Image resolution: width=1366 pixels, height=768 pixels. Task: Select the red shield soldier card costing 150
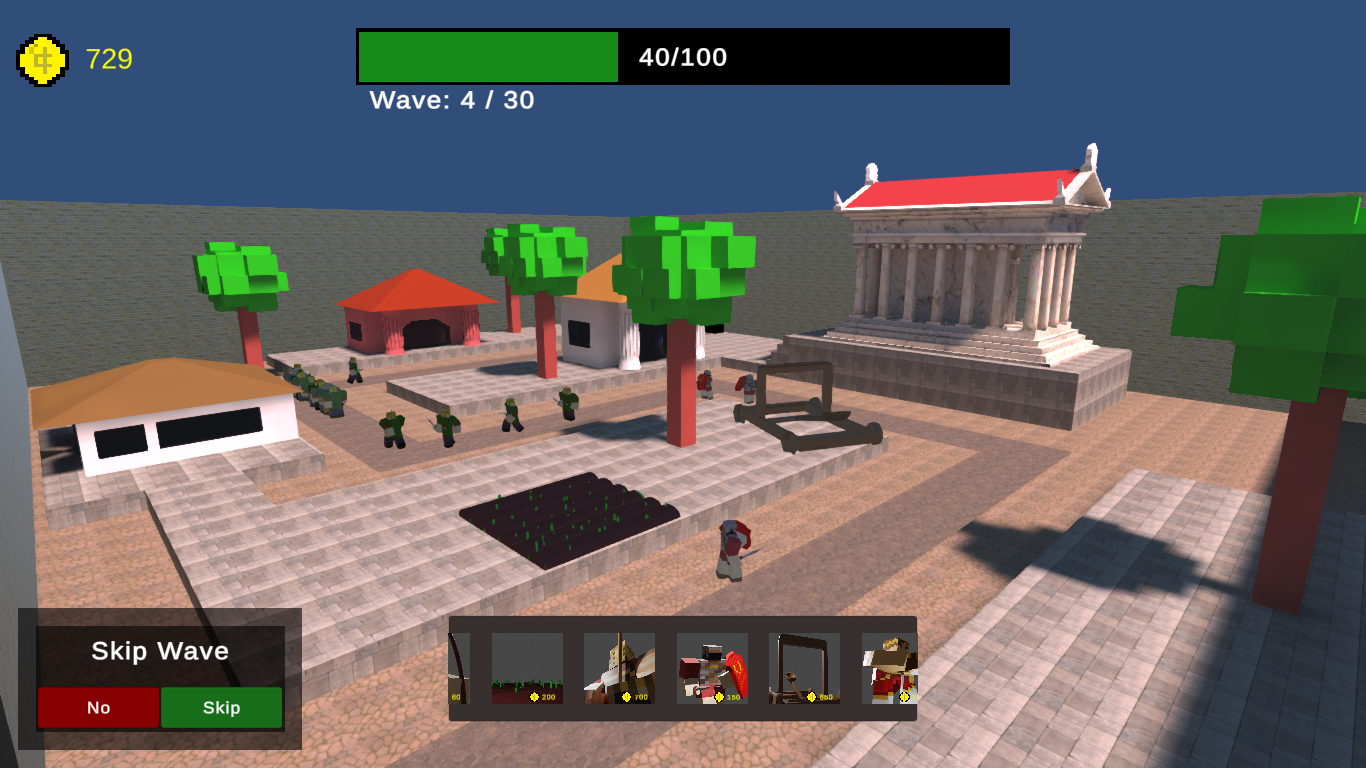tap(712, 662)
